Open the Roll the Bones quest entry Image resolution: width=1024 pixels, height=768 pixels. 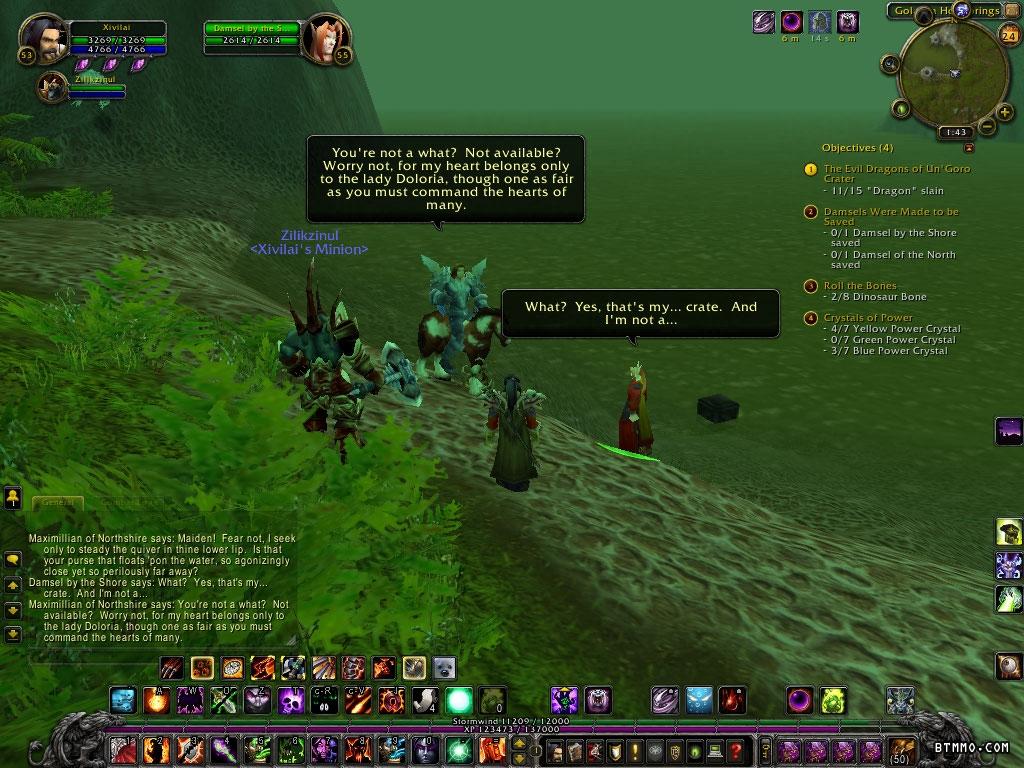[860, 286]
